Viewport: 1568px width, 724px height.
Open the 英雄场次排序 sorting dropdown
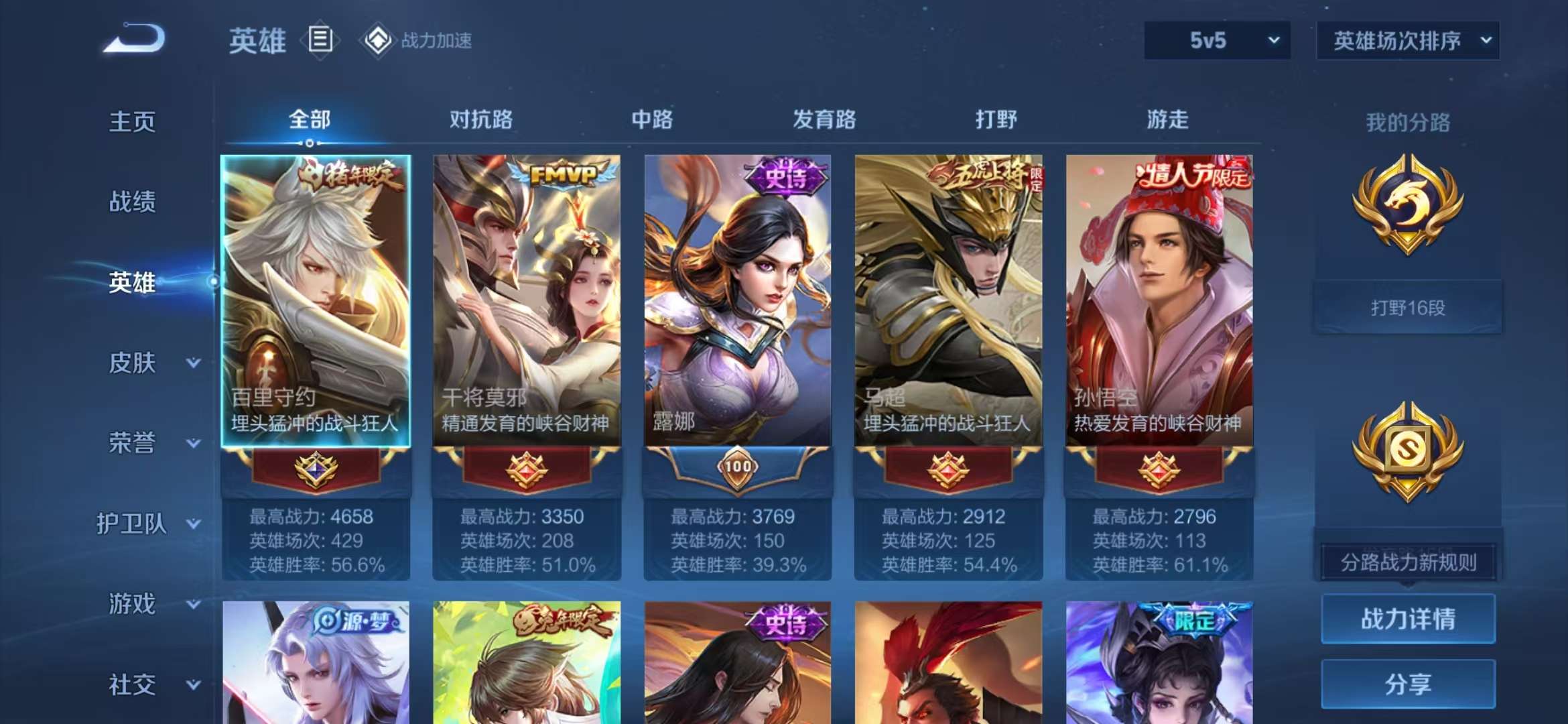click(x=1407, y=40)
